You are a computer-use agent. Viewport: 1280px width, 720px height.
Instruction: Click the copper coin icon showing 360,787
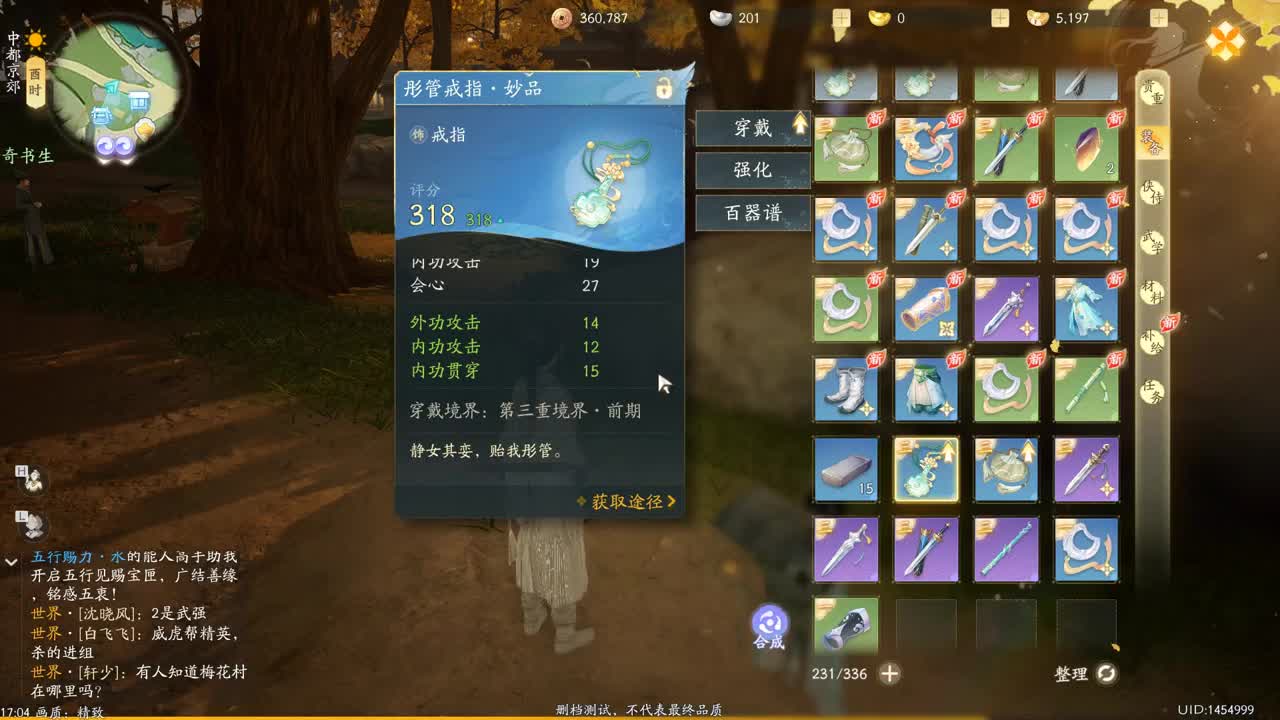pyautogui.click(x=561, y=17)
